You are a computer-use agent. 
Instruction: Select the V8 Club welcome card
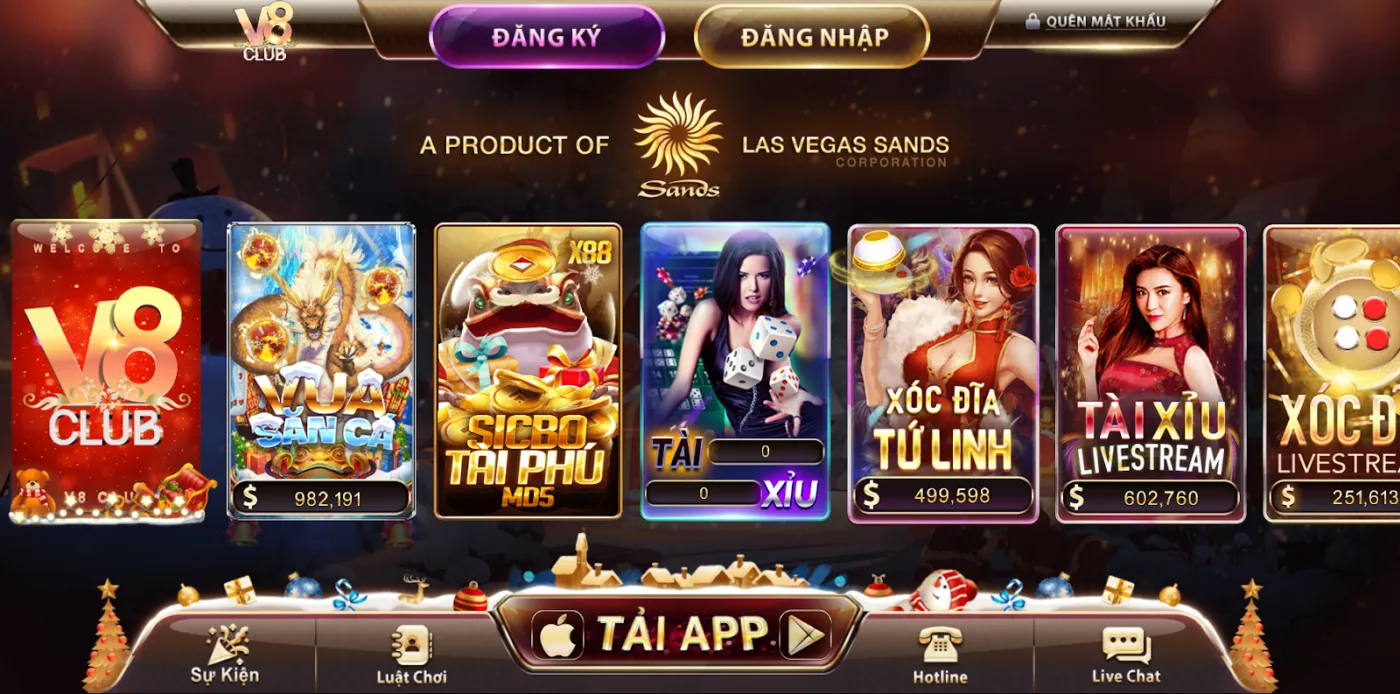[106, 371]
